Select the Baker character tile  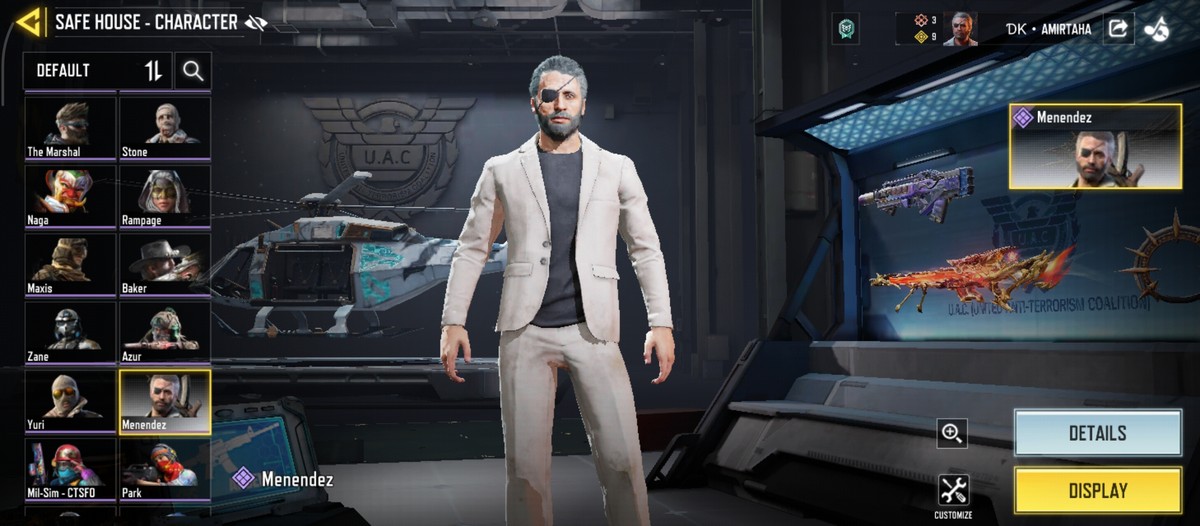point(165,263)
